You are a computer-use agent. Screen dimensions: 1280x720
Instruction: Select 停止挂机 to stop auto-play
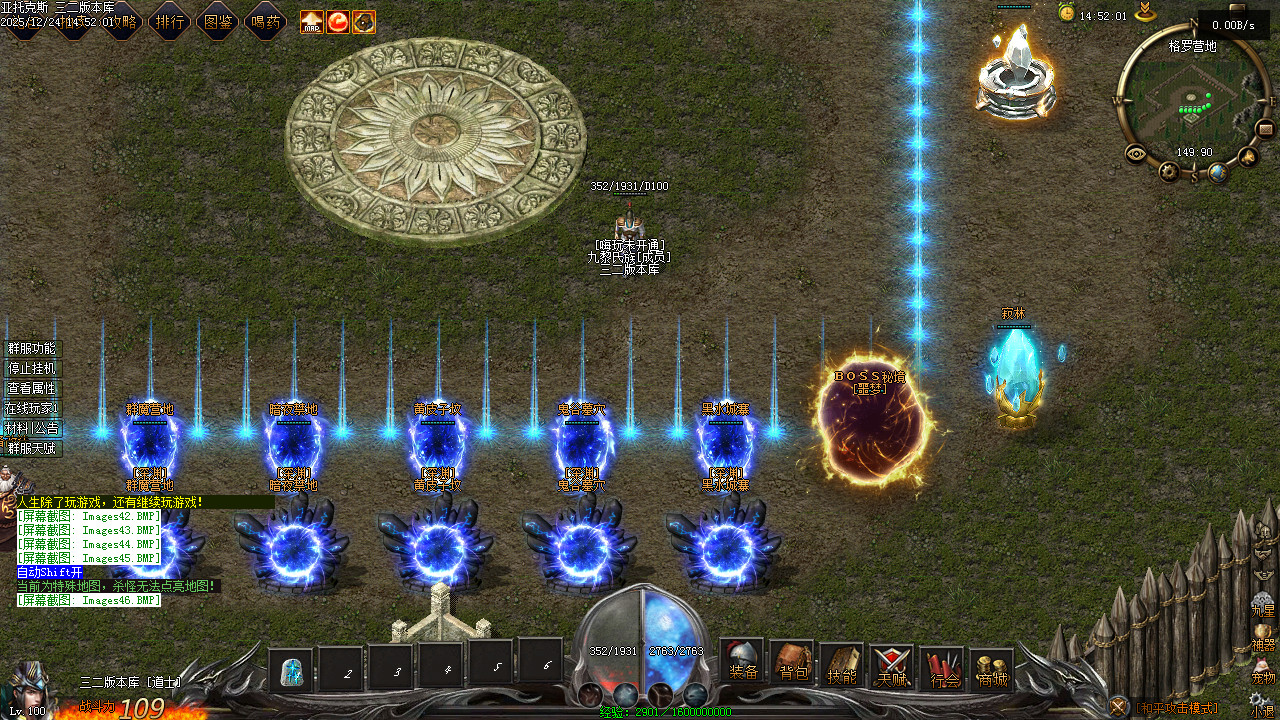coord(32,369)
